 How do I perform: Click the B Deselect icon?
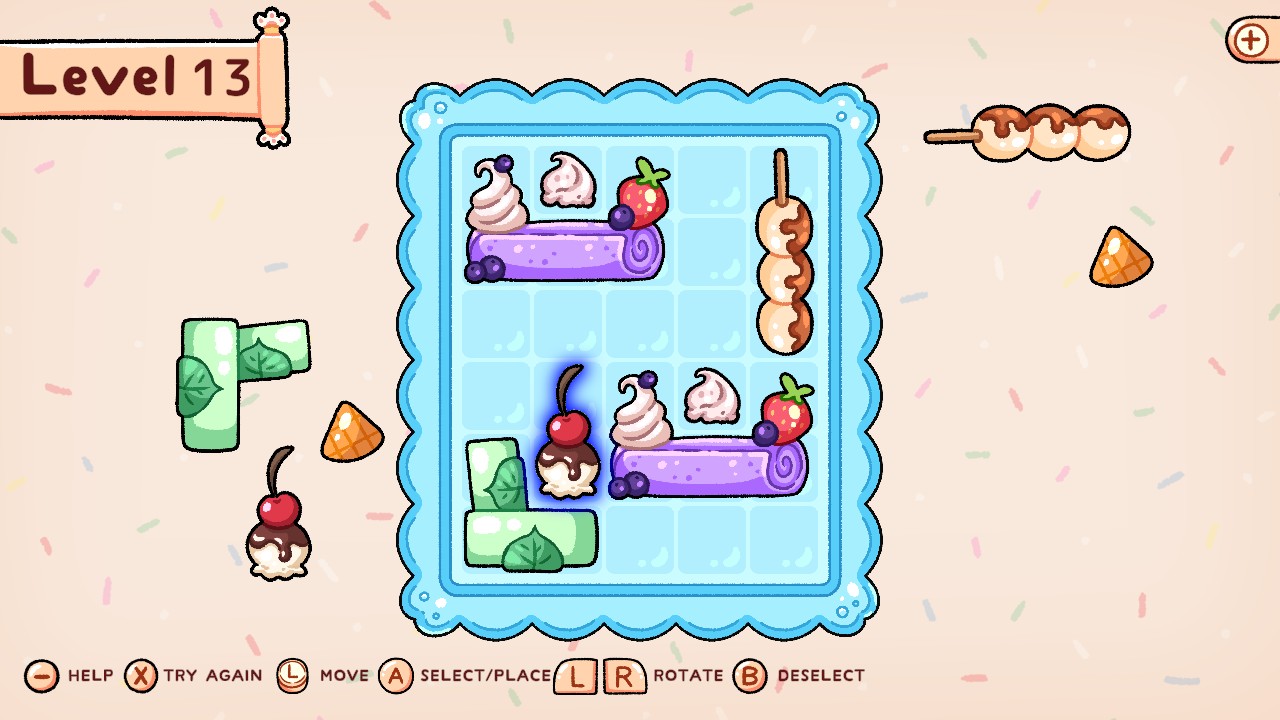(x=746, y=675)
